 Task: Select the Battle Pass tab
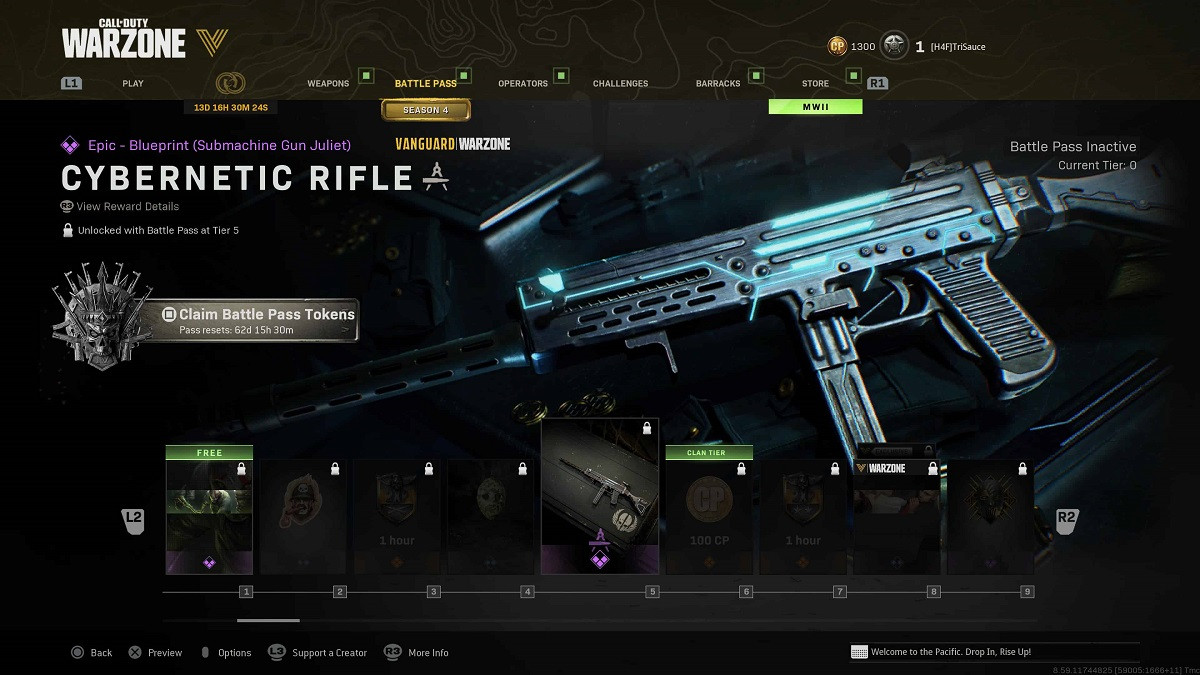[426, 83]
